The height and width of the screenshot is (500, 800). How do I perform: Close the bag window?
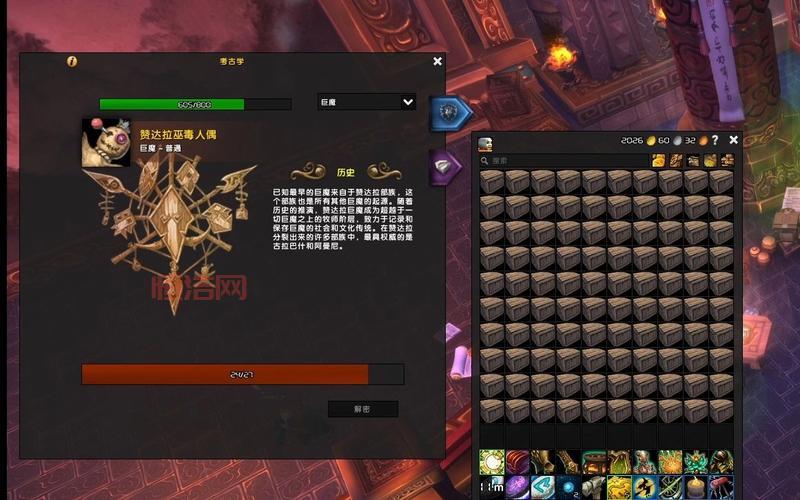(734, 140)
